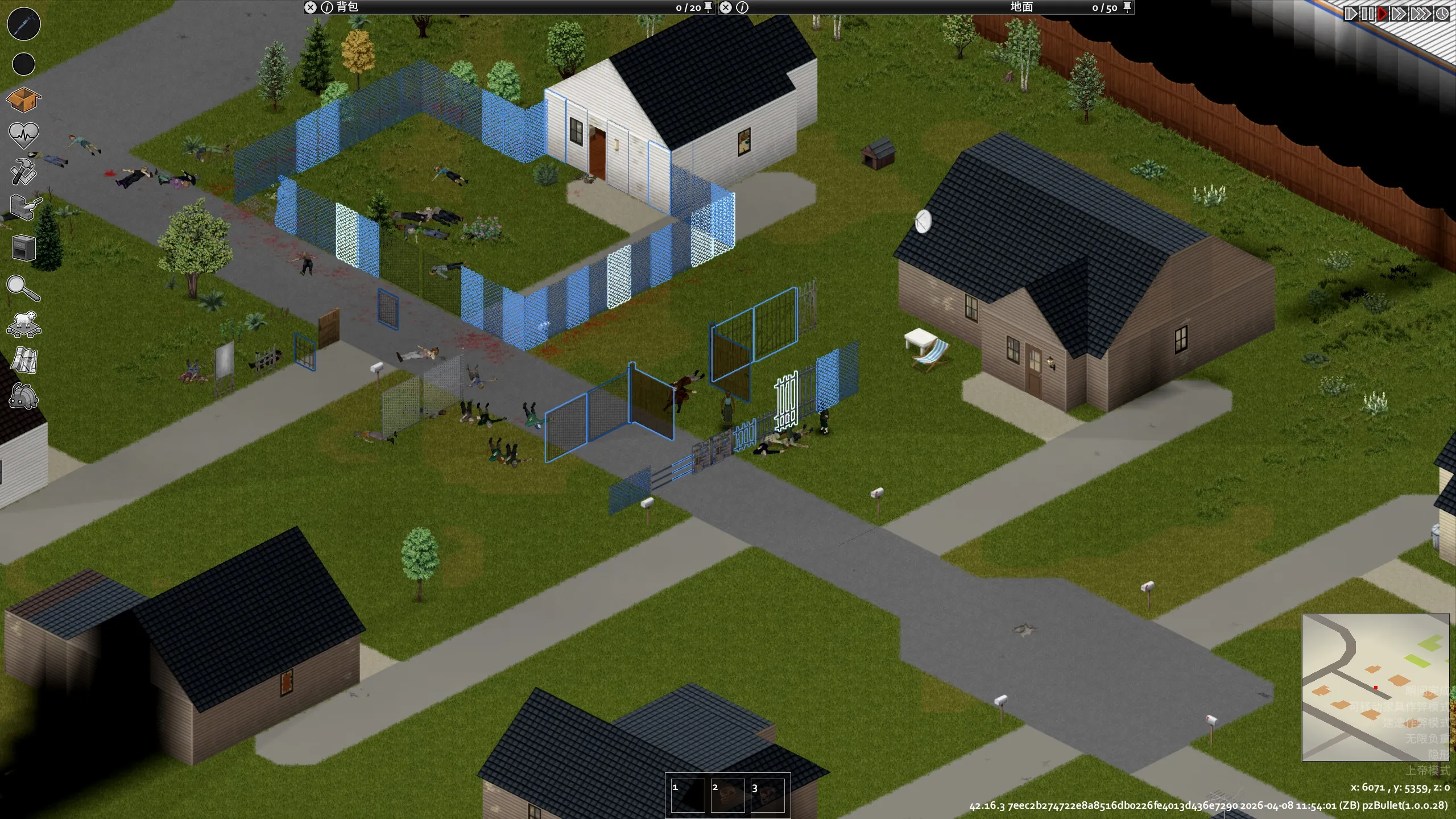Activate the magnifying glass search mode
Screen dimensions: 1456x819
pyautogui.click(x=23, y=288)
